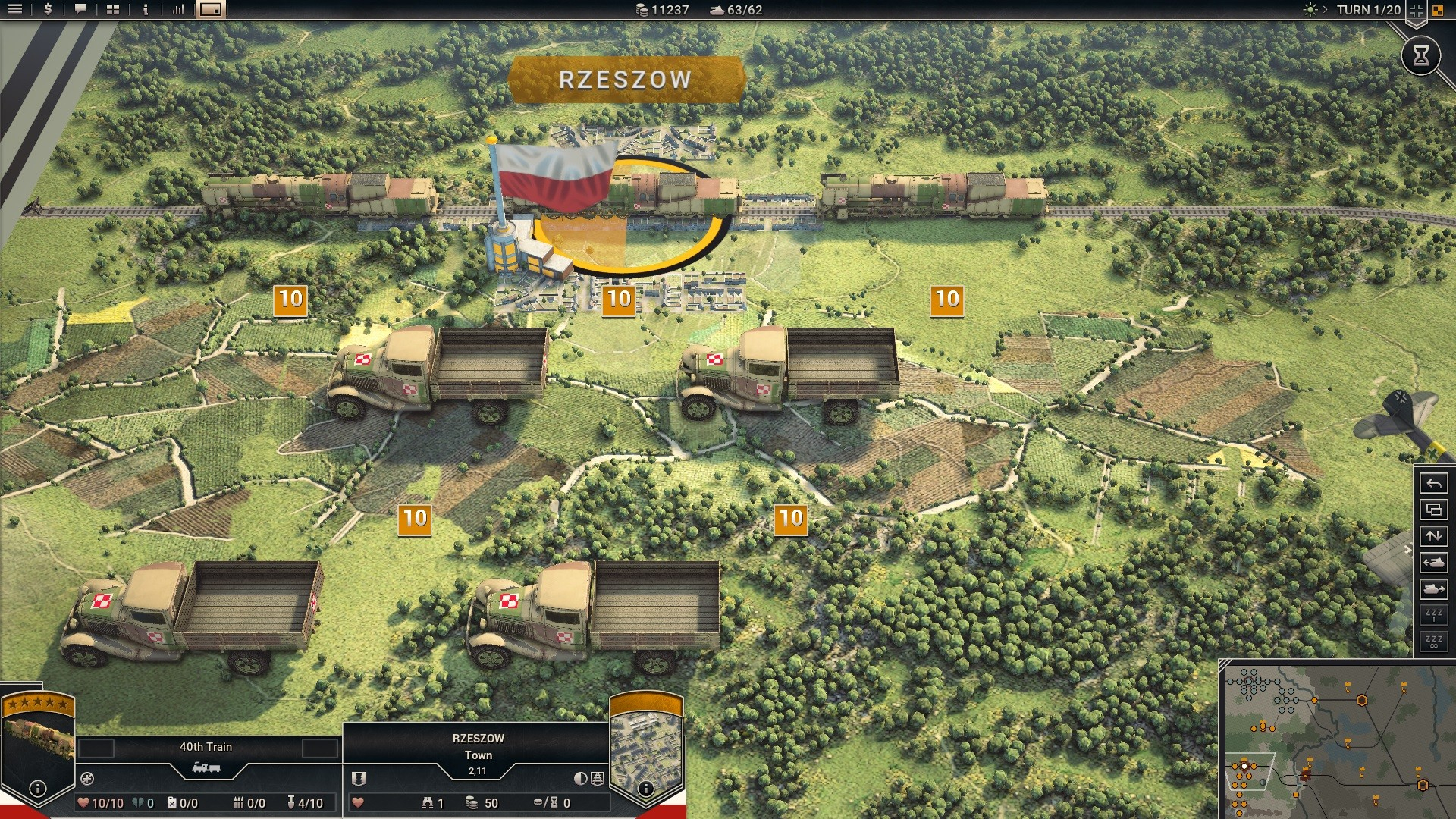
Task: Click the sleep-indefinitely ZZZ infinity button
Action: point(1433,642)
